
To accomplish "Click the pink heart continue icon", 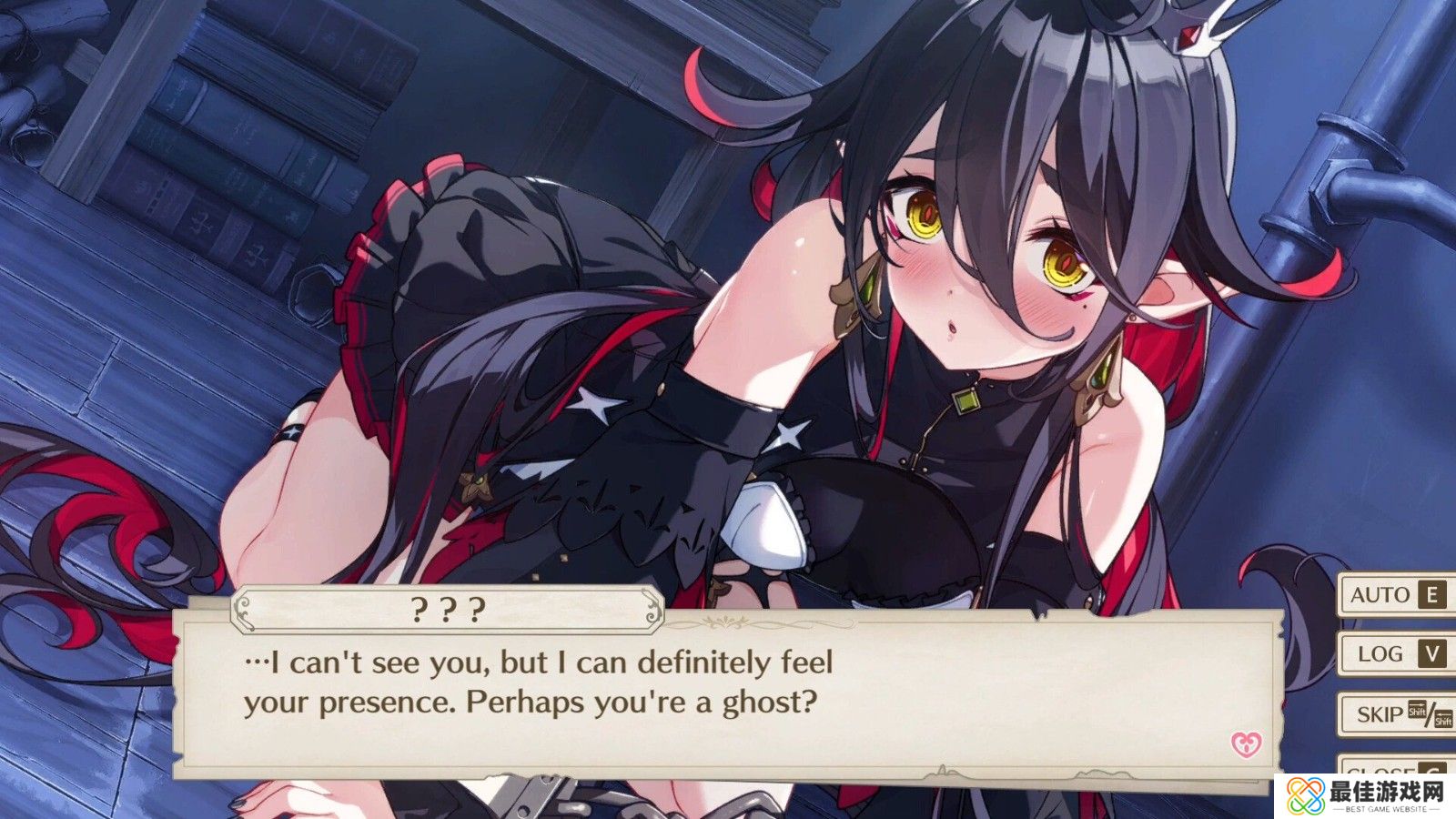I will (x=1246, y=744).
